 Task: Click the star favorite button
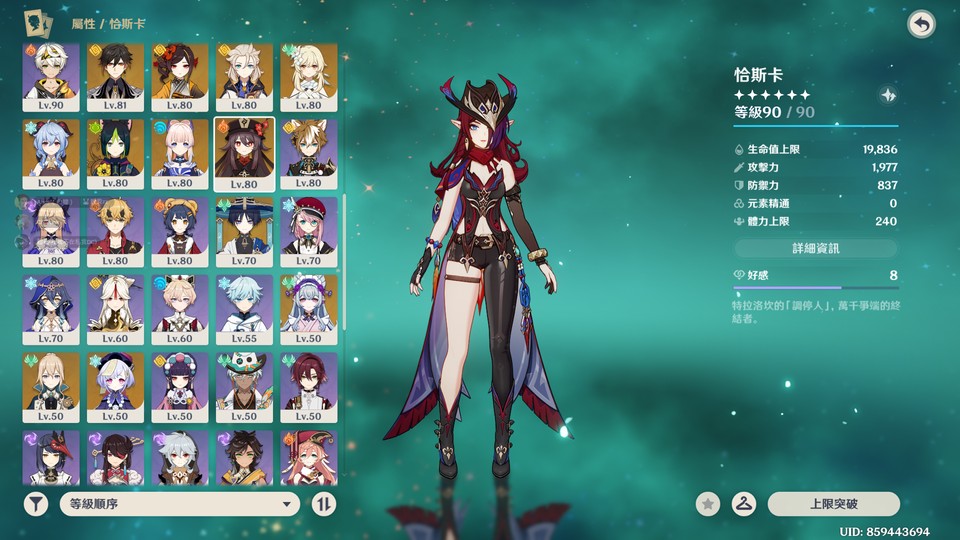tap(708, 504)
